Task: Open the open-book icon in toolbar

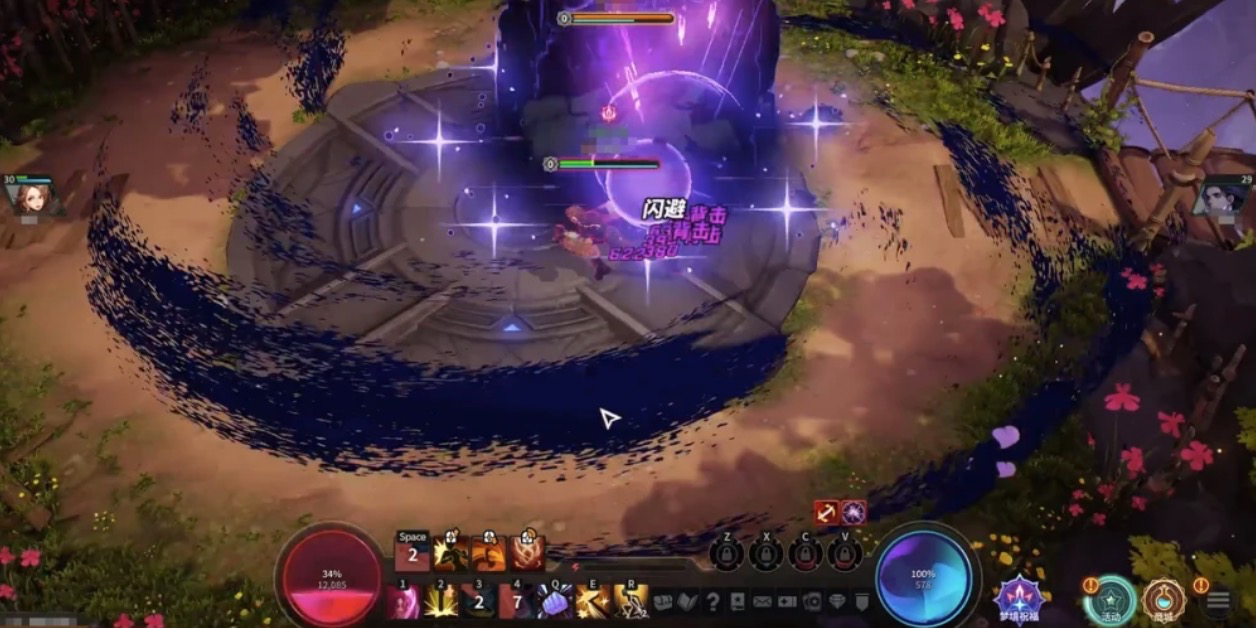Action: tap(687, 602)
